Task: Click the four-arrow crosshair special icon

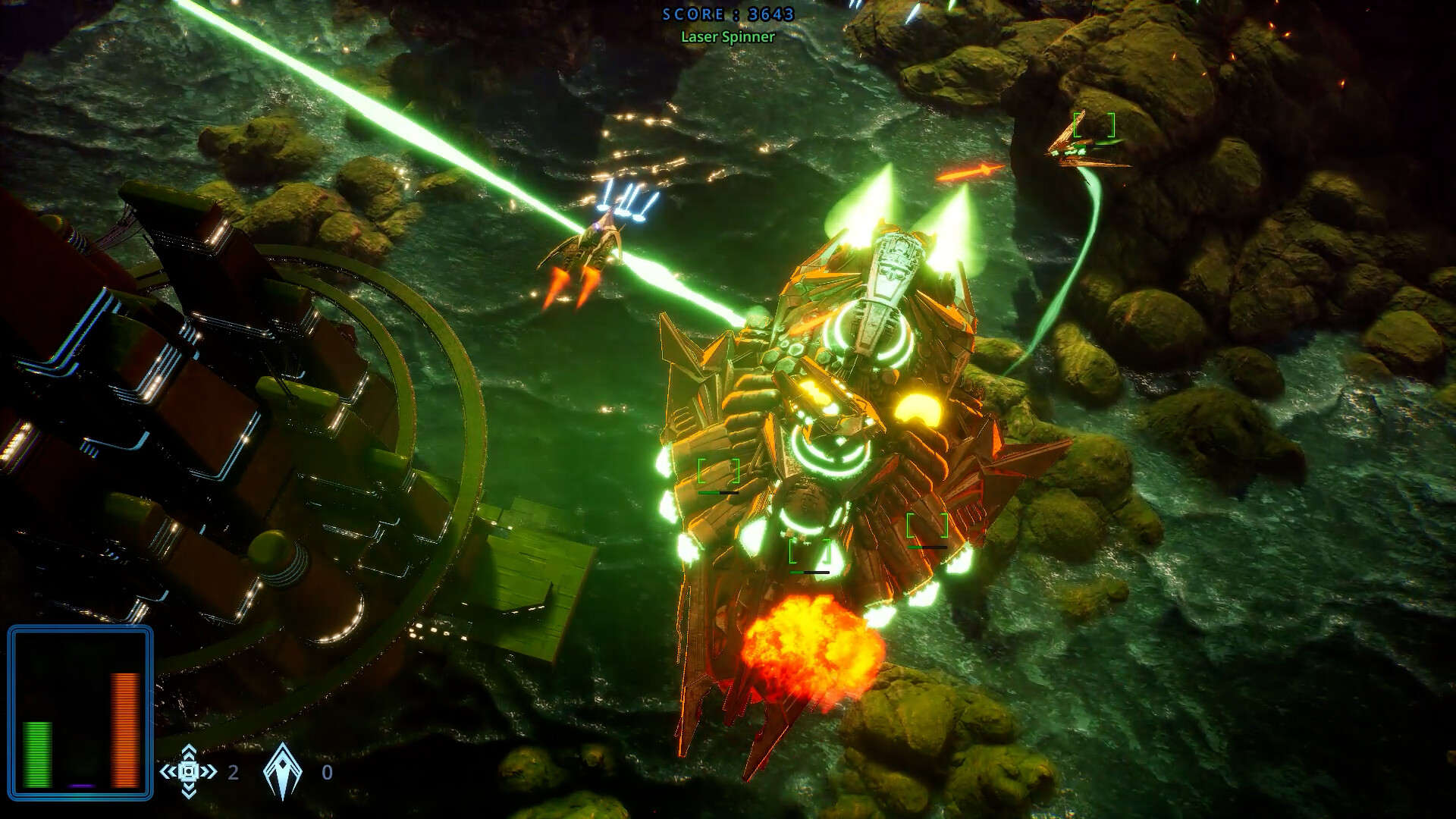Action: (x=189, y=771)
